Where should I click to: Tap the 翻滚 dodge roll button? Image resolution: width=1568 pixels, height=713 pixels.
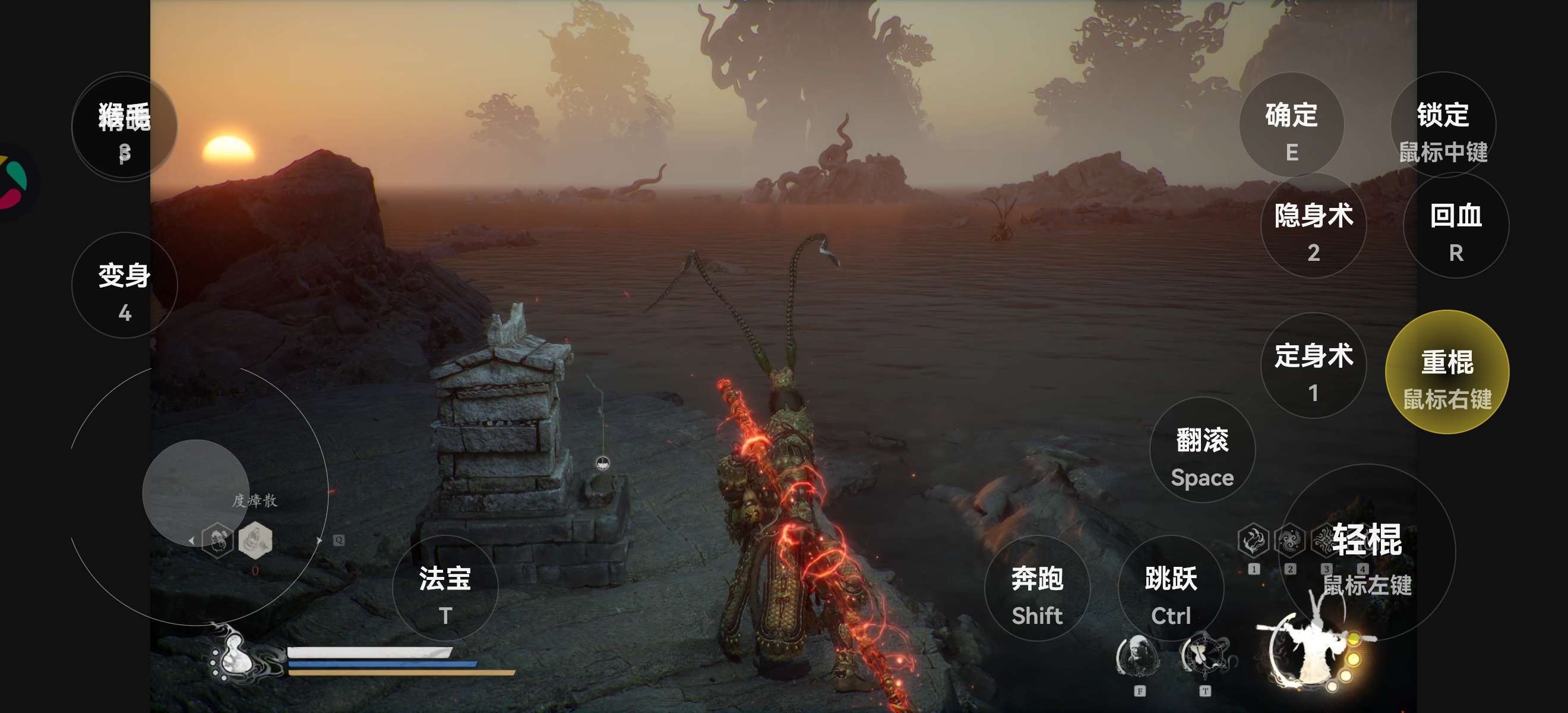pos(1202,450)
